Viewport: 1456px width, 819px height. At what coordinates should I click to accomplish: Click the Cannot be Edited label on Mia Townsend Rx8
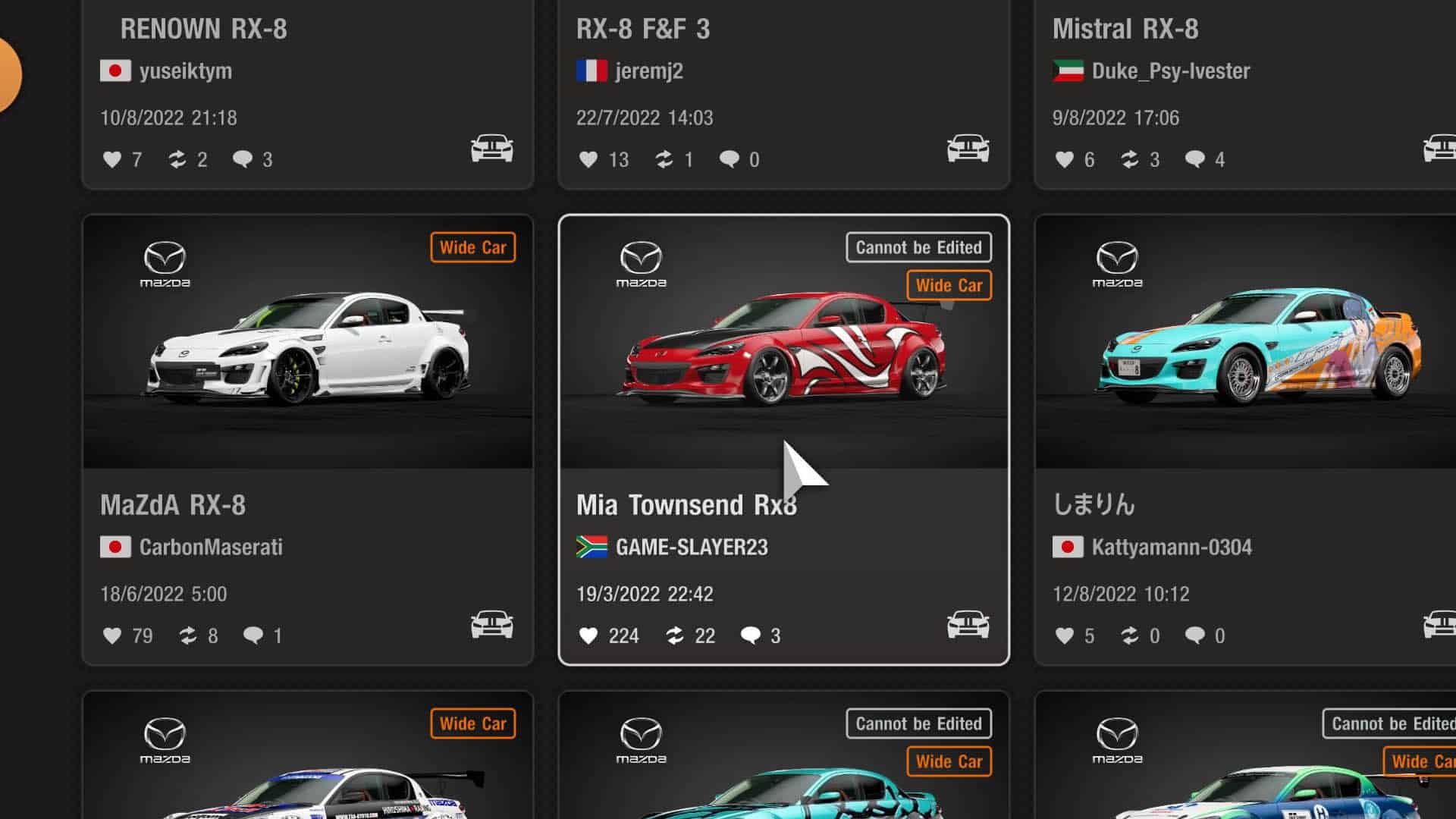(918, 247)
